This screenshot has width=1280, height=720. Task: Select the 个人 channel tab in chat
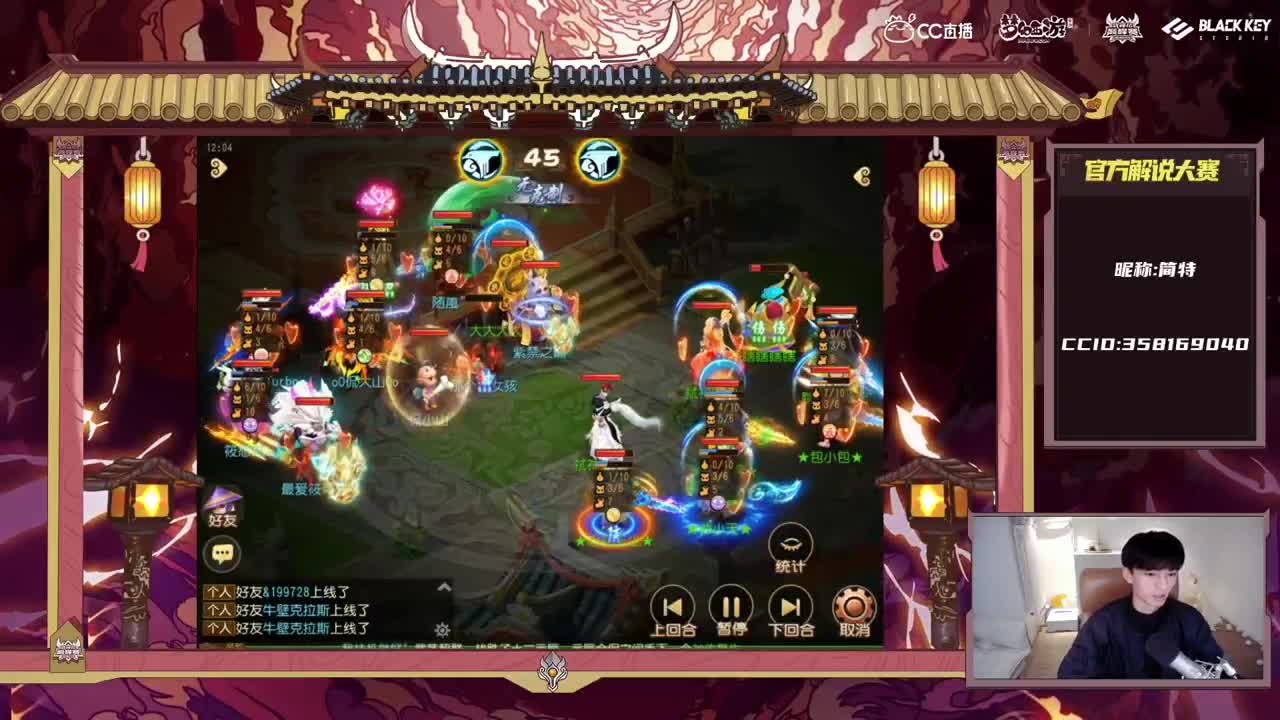pyautogui.click(x=219, y=593)
